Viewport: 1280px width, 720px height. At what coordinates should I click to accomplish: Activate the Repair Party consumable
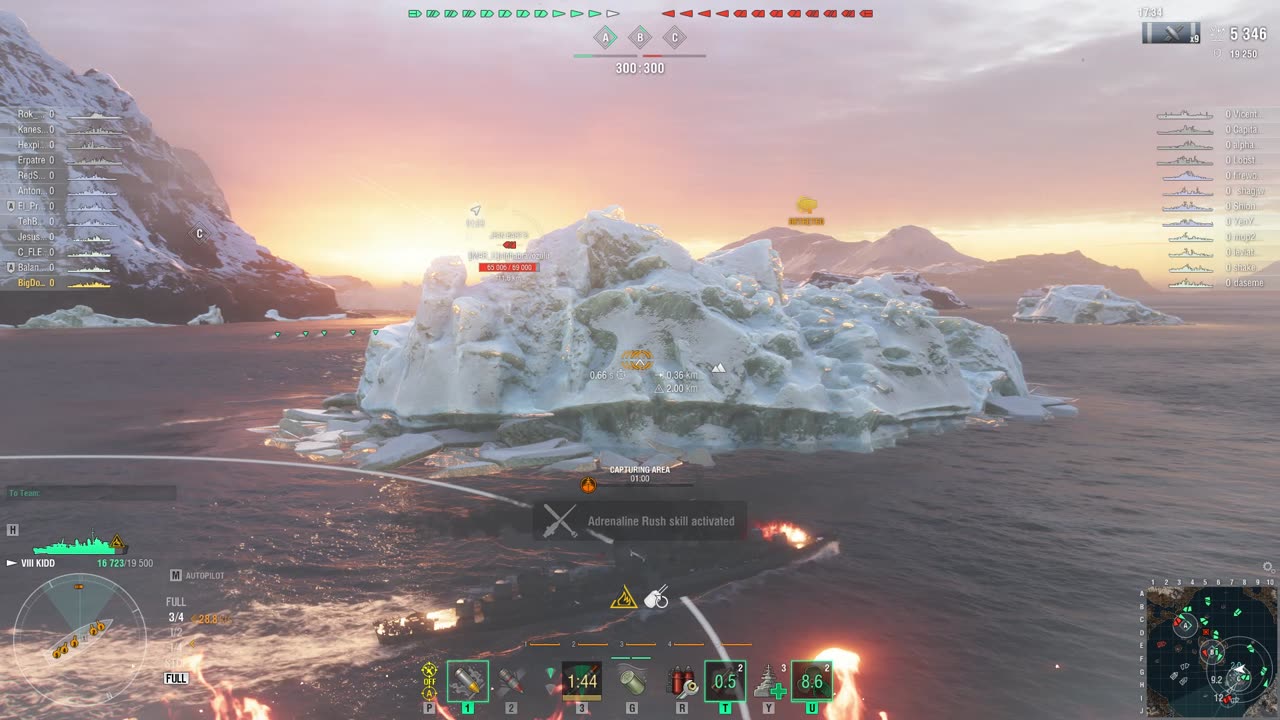click(x=768, y=681)
